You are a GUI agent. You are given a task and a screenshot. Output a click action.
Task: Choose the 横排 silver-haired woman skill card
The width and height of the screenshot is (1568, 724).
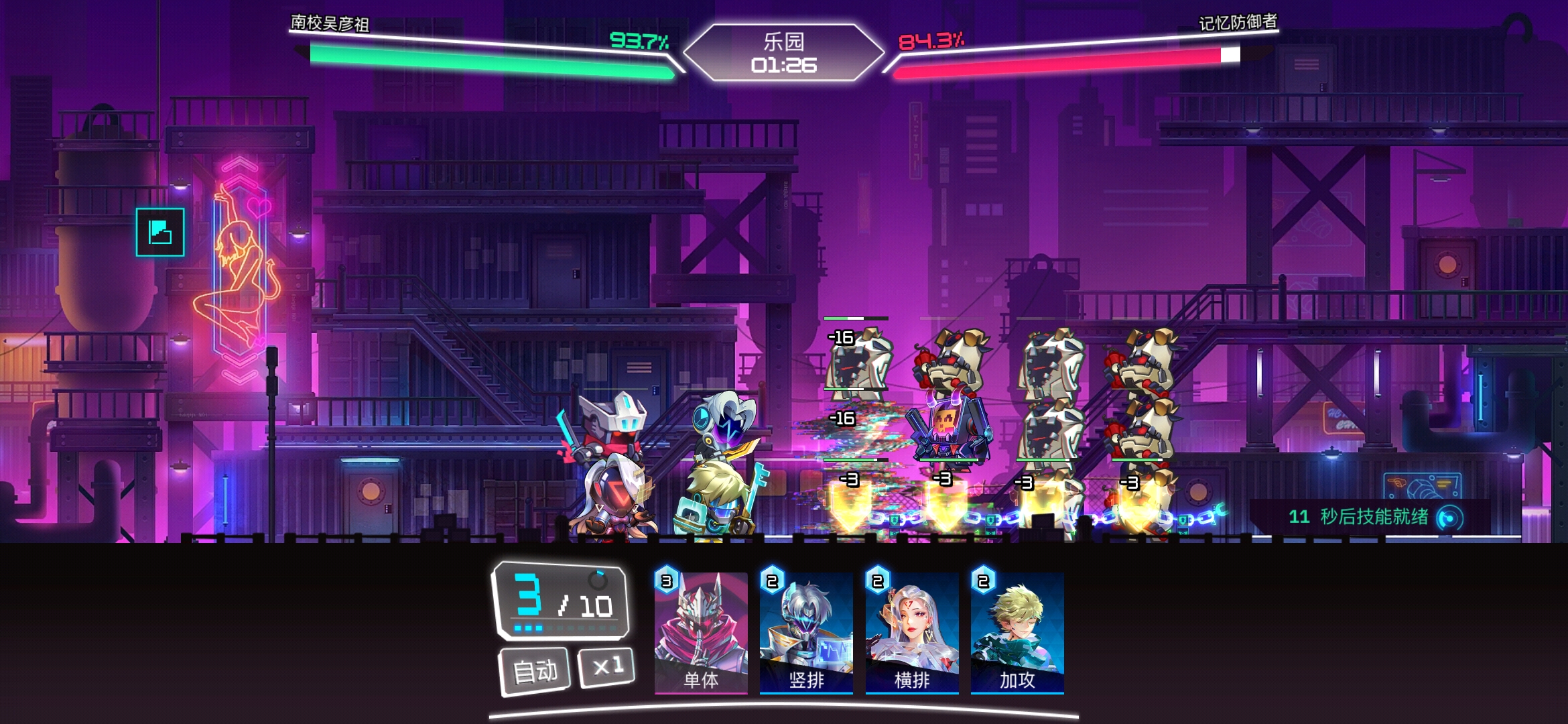pos(912,632)
